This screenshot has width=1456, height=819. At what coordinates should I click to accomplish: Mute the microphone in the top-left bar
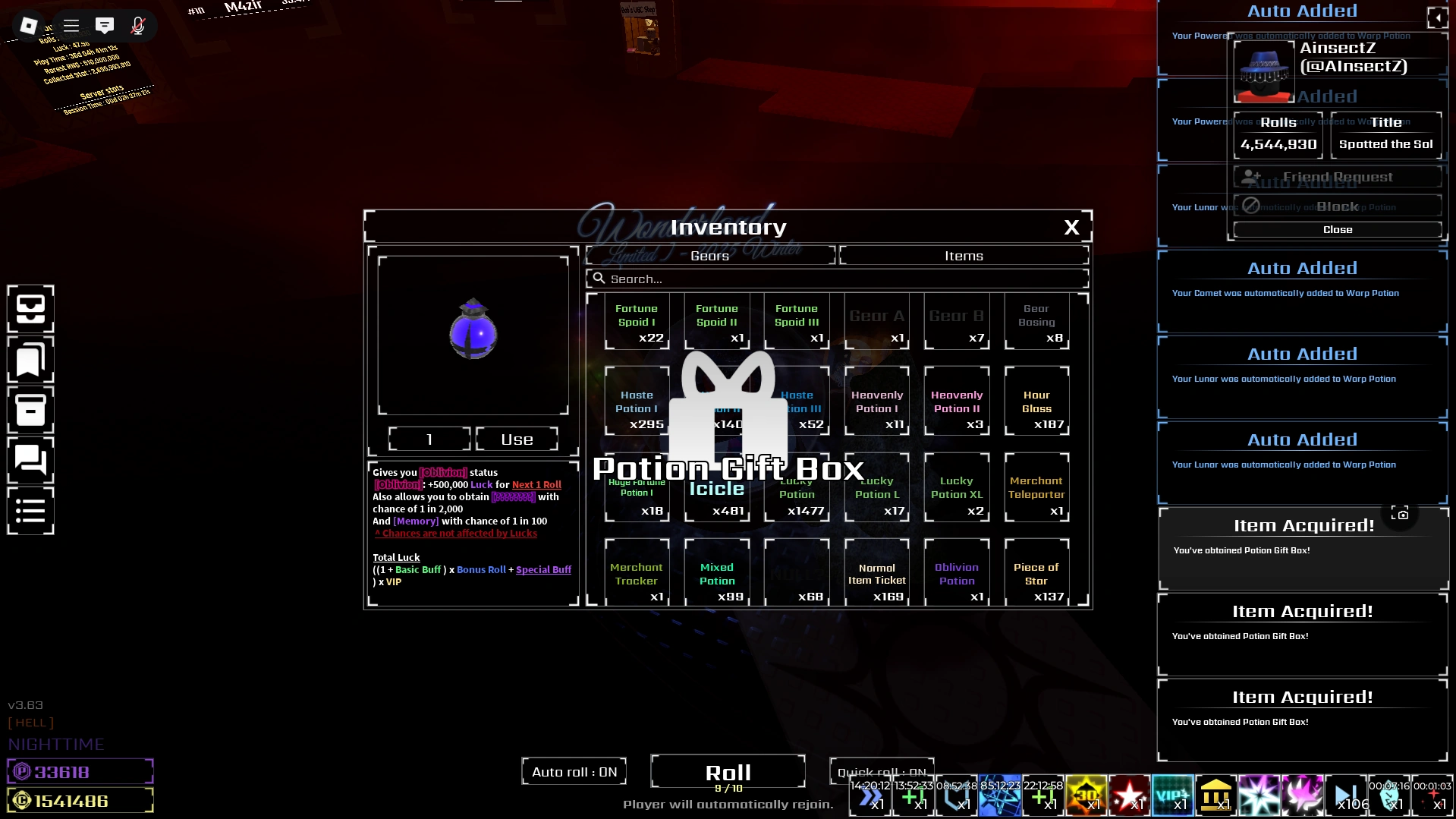(x=138, y=25)
